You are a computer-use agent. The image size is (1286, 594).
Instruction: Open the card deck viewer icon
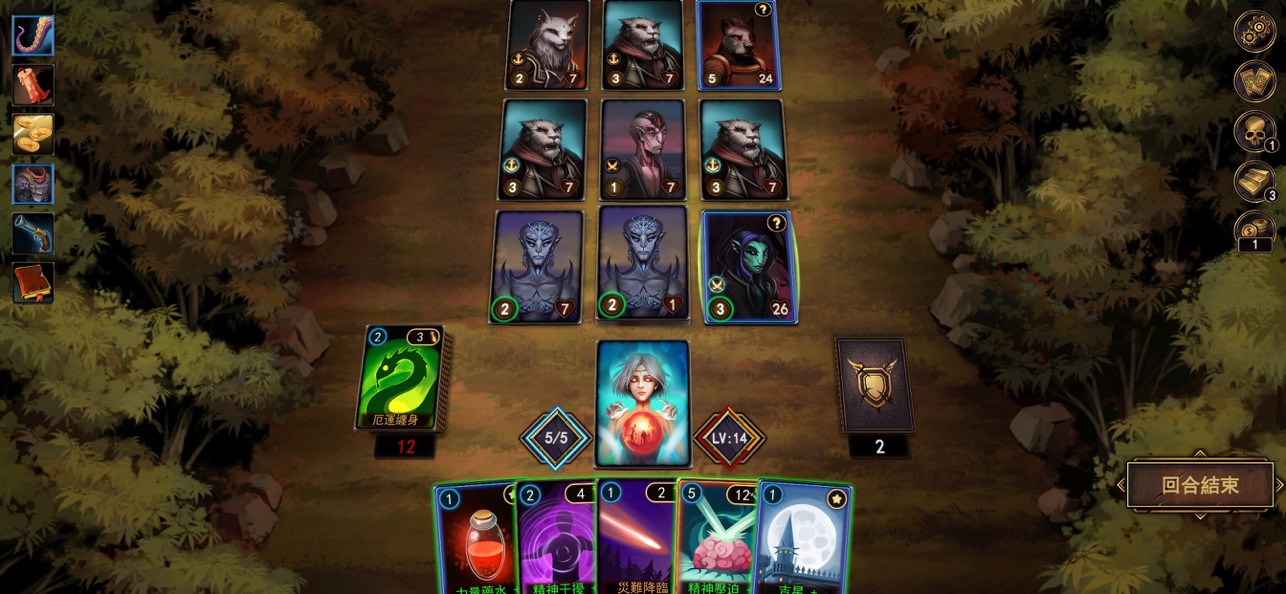click(1254, 81)
